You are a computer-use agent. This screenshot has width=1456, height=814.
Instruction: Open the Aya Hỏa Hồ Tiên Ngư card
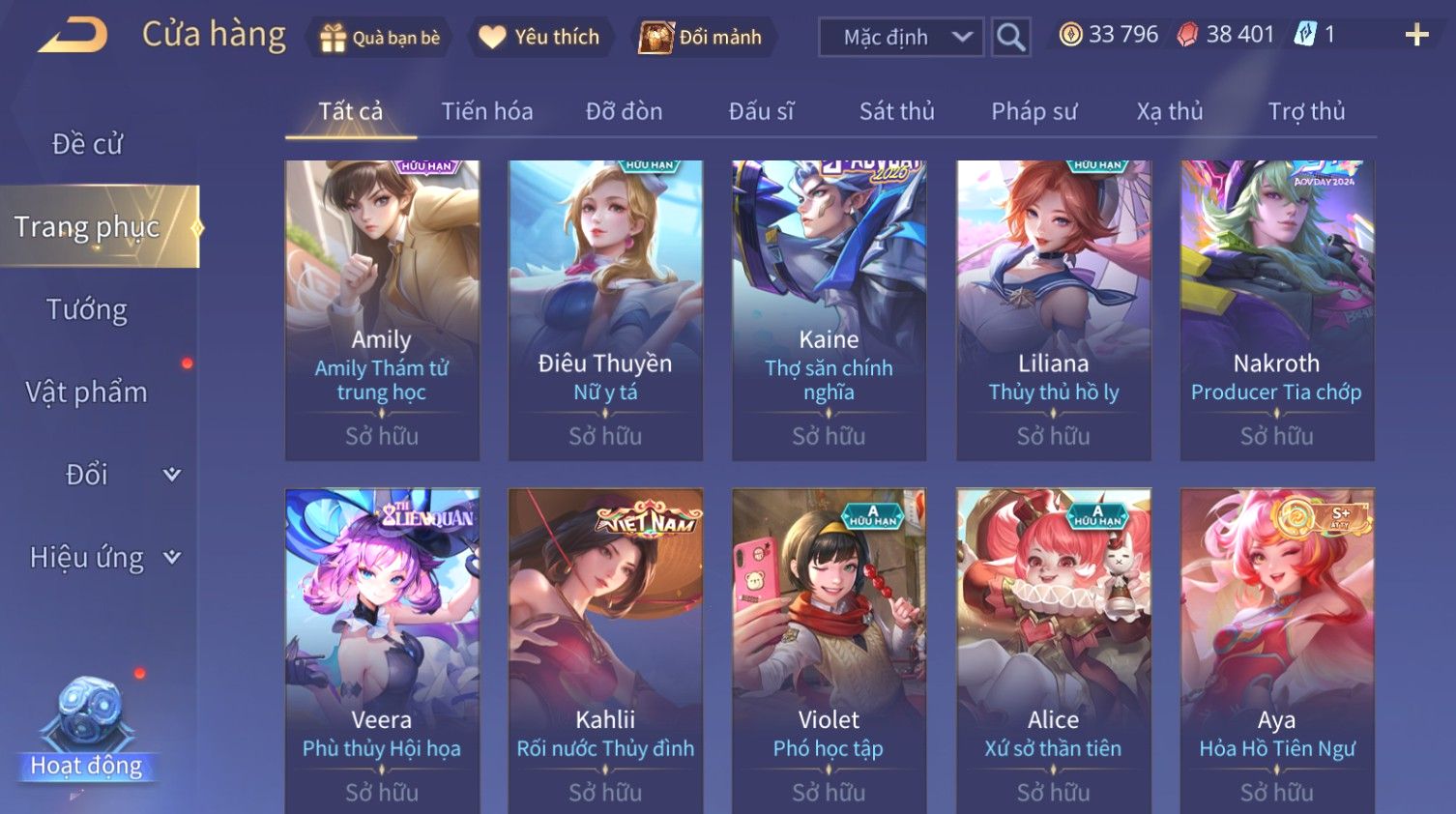(1276, 648)
